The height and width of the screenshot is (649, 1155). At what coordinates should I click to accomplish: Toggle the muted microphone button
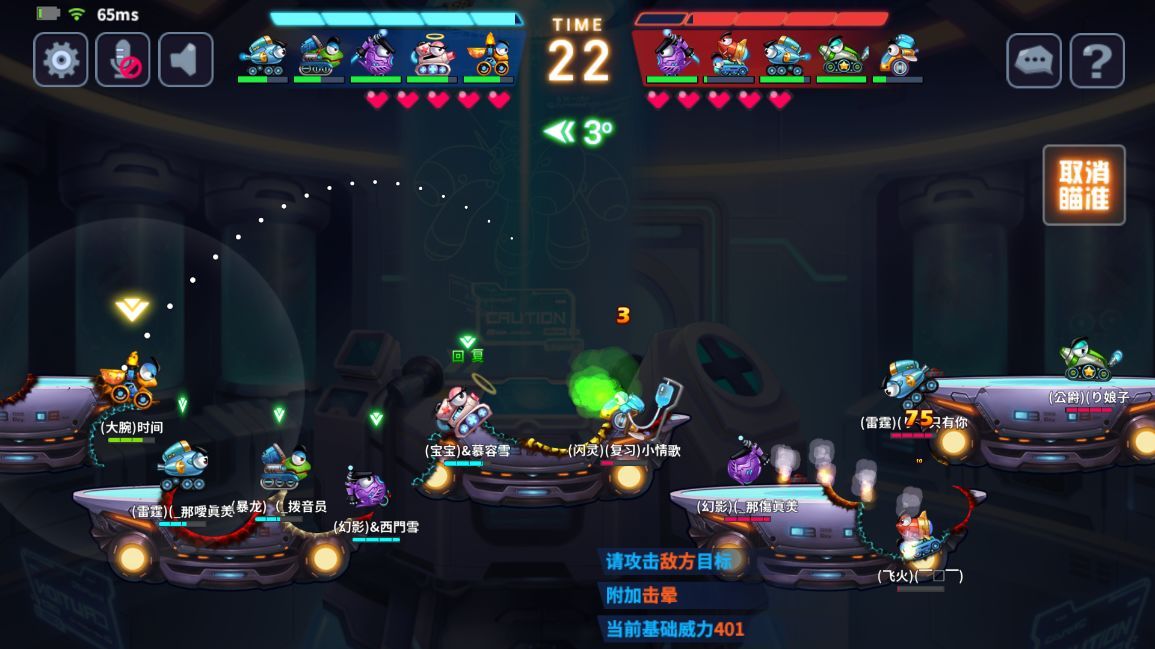tap(123, 60)
